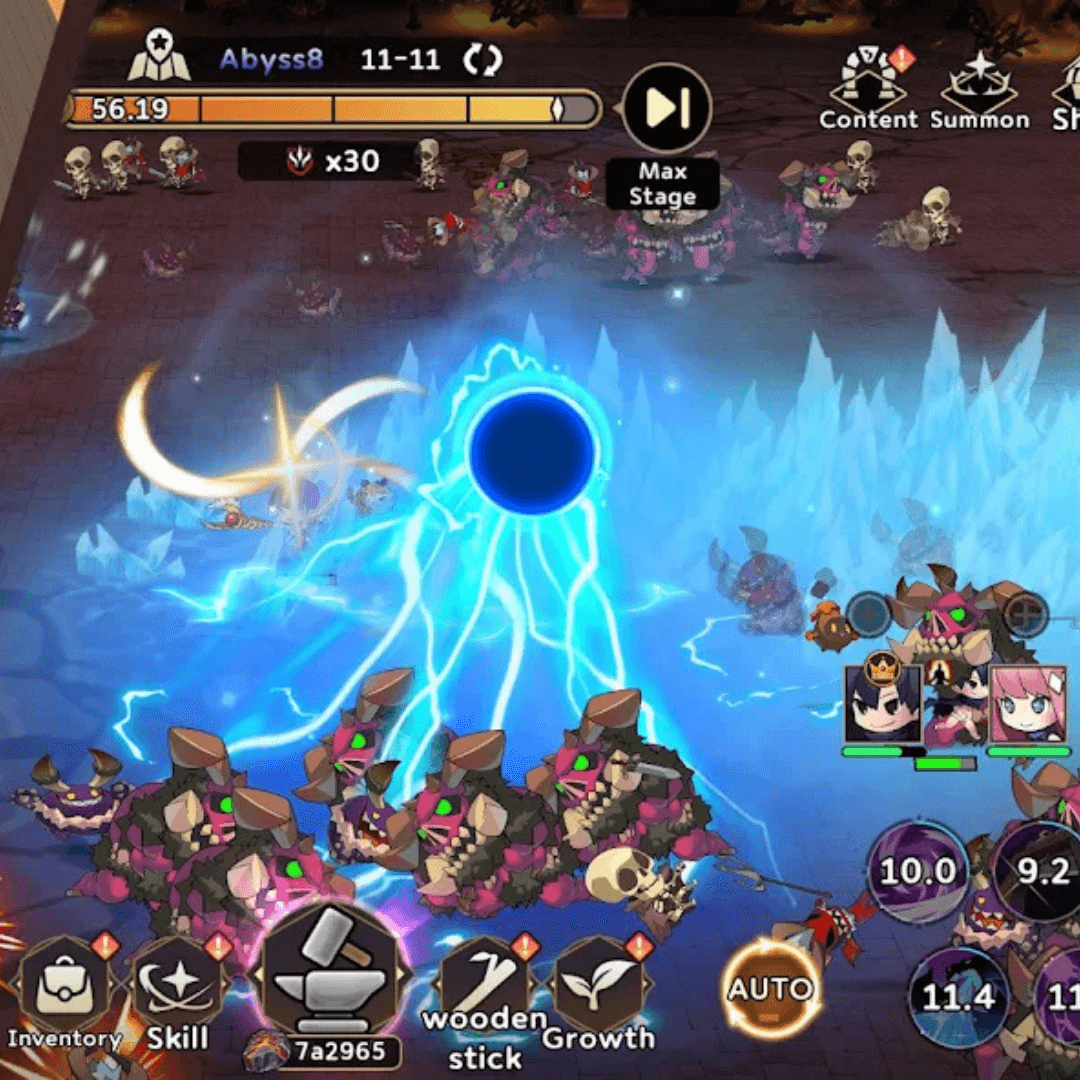Image resolution: width=1080 pixels, height=1080 pixels.
Task: Activate the skill showing 10.0 cooldown
Action: (917, 871)
